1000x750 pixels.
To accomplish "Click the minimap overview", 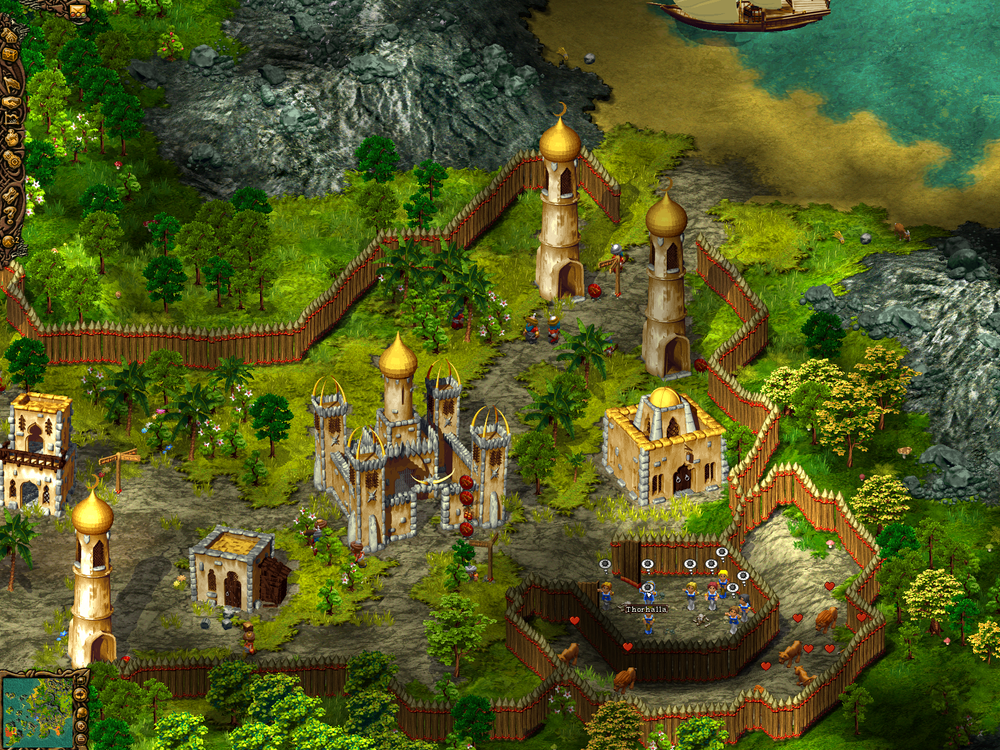I will pos(37,712).
